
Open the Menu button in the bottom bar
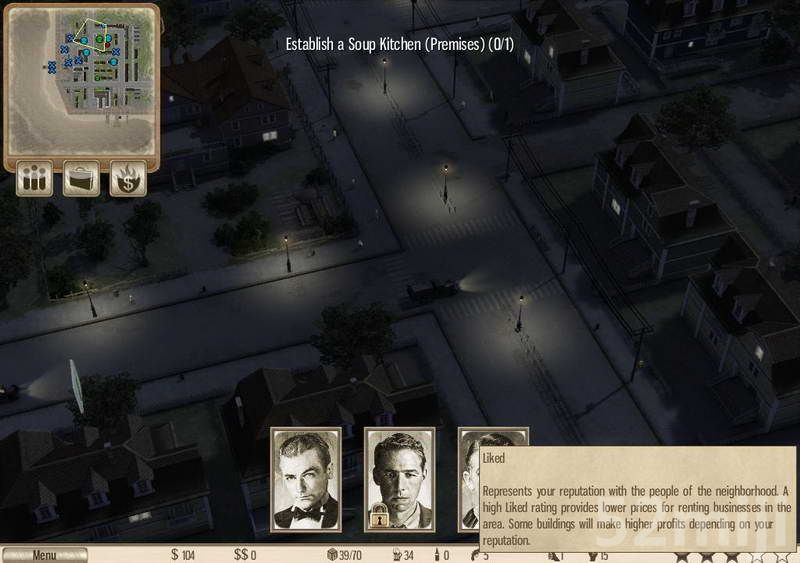[x=44, y=555]
